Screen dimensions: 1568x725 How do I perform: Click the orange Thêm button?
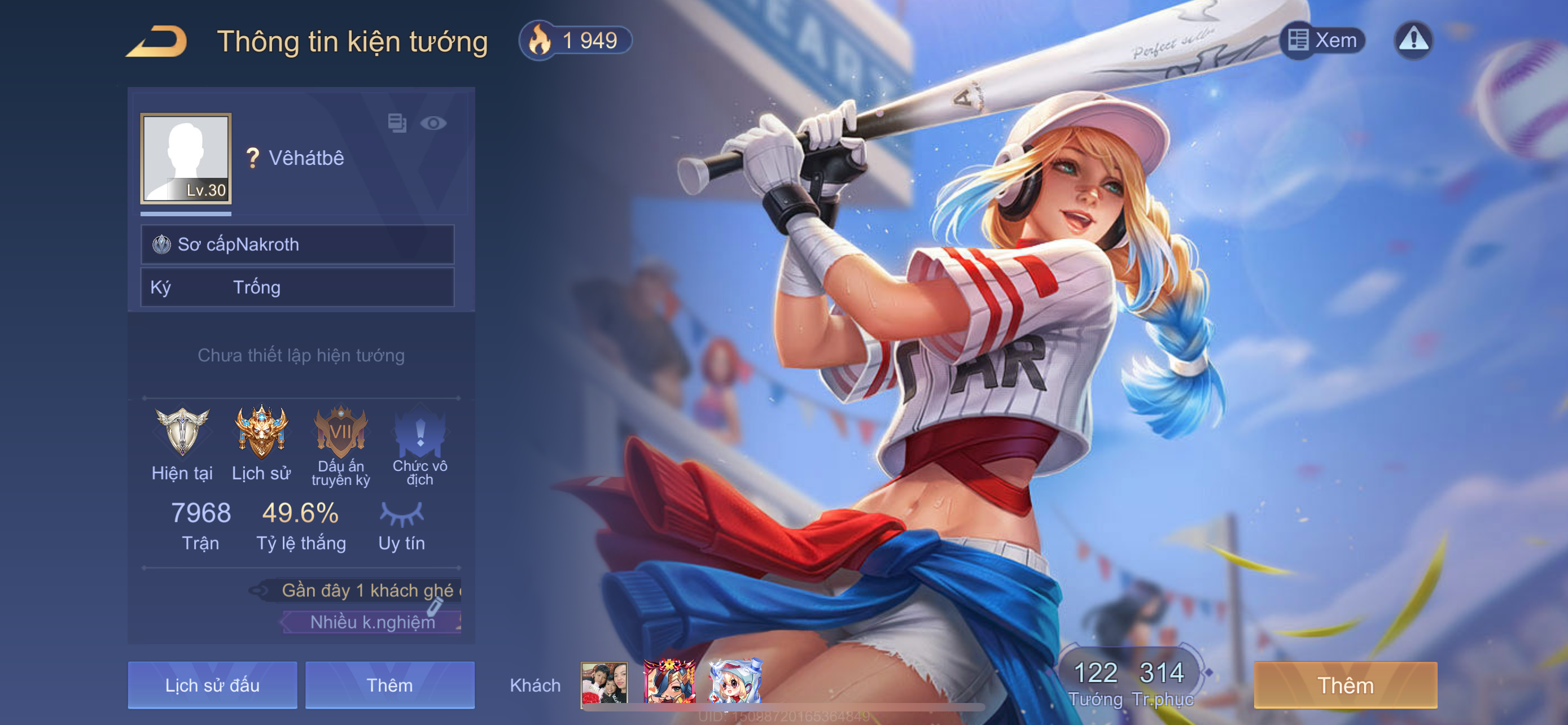[x=1345, y=685]
